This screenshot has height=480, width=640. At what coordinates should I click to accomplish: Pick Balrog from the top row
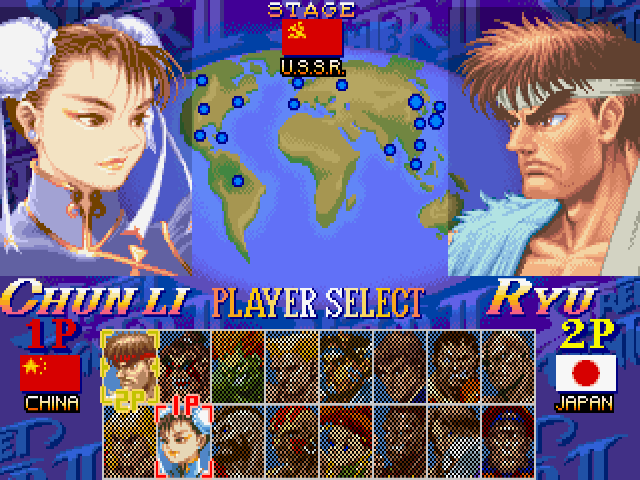click(453, 363)
